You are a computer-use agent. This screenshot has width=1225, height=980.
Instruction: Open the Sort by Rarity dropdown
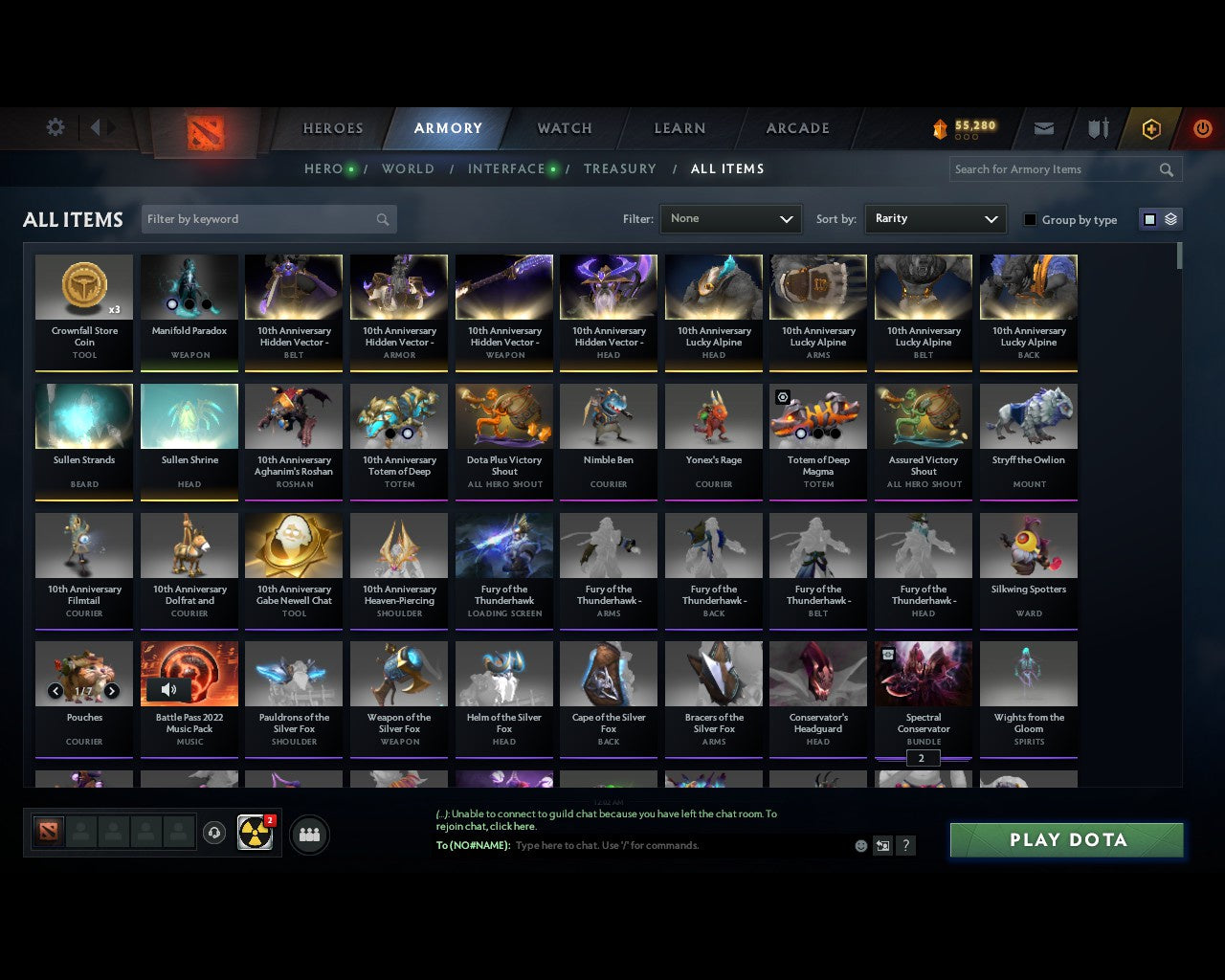point(935,218)
